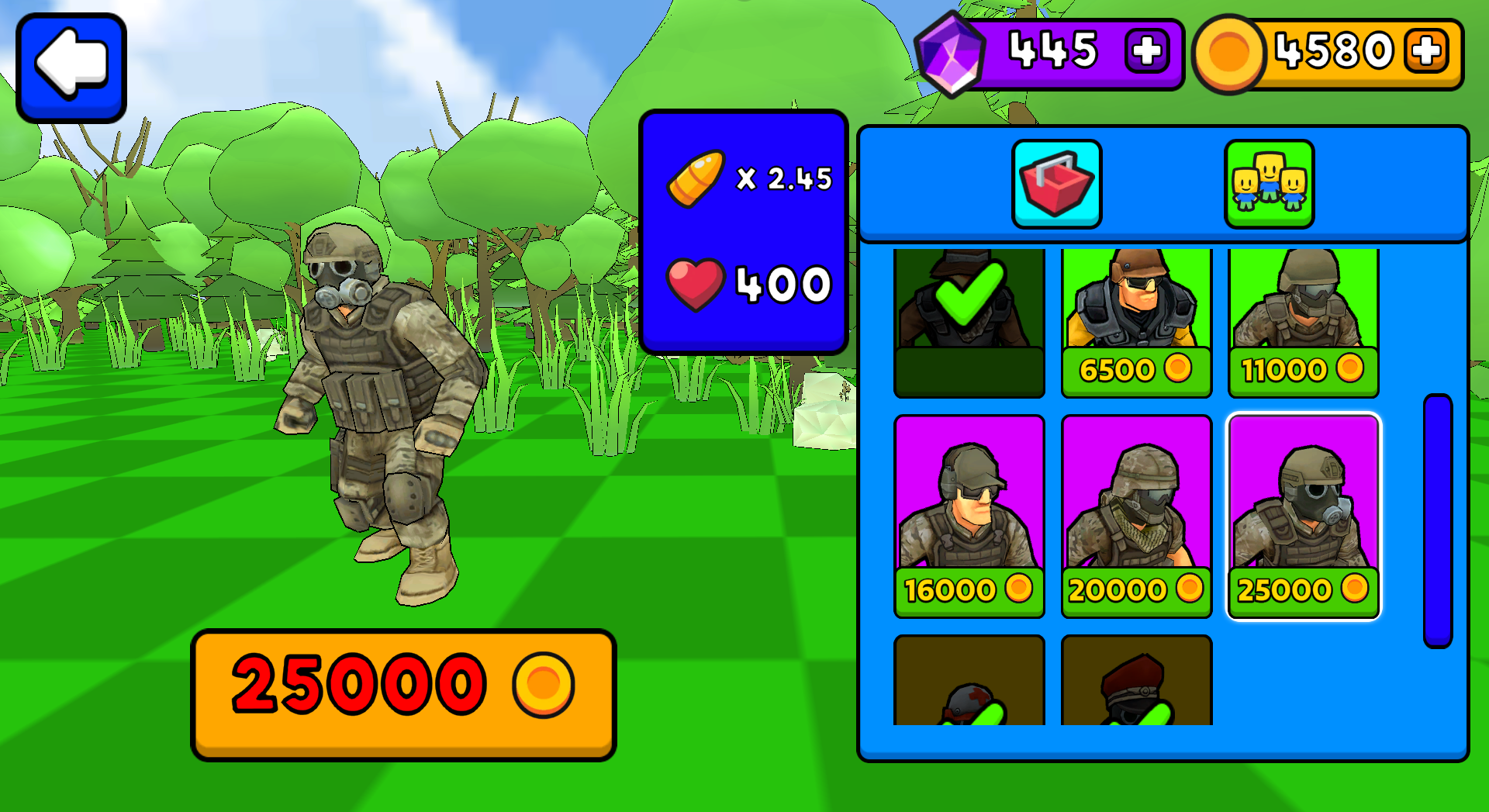This screenshot has width=1489, height=812.
Task: Click the gem currency icon
Action: (952, 52)
